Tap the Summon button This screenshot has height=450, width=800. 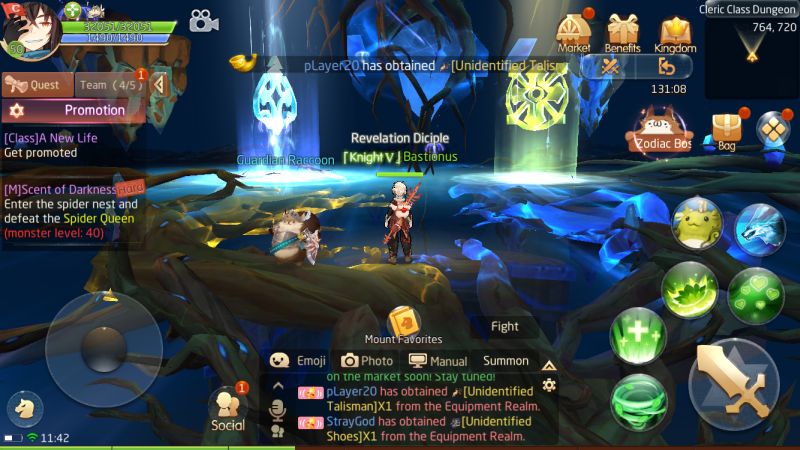505,361
